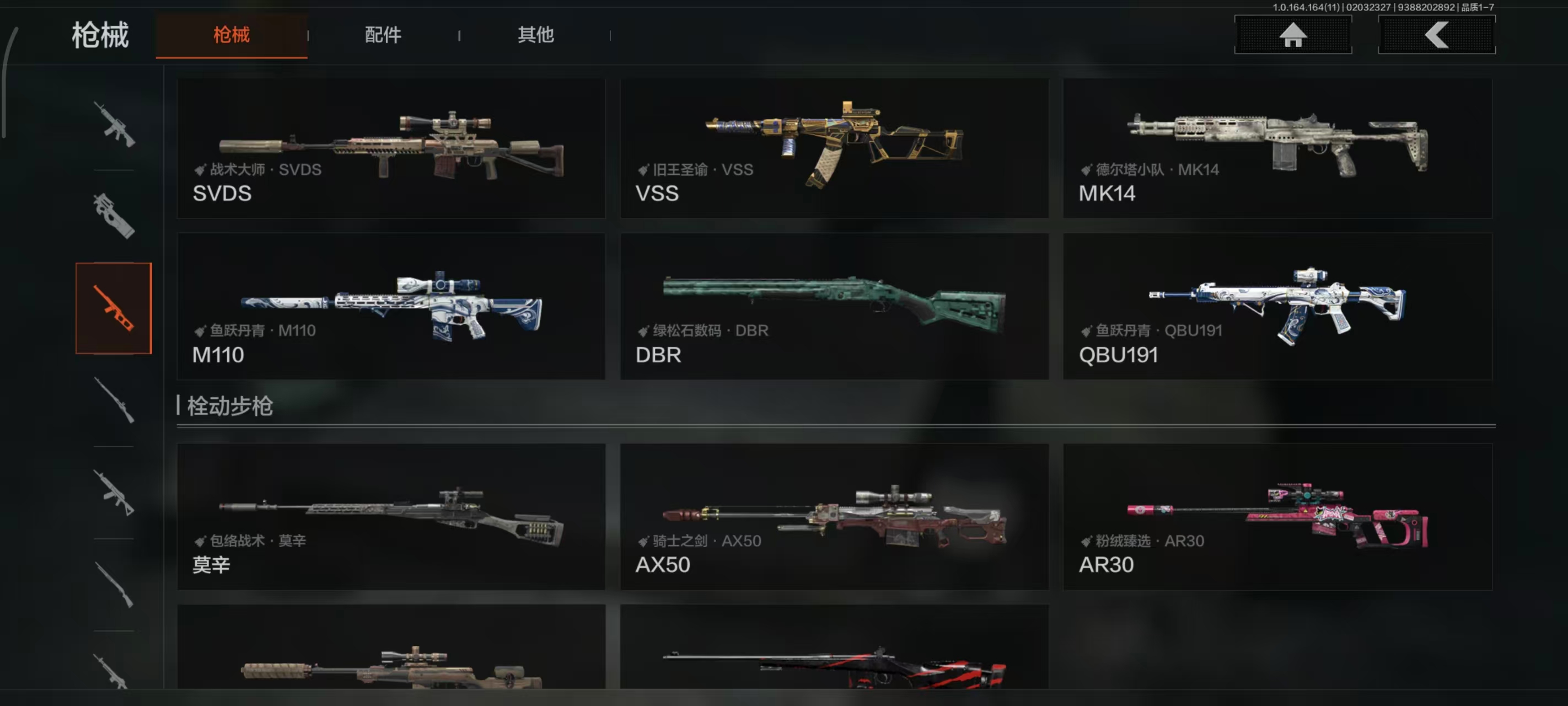Open the 其他 tab
1568x706 pixels.
coord(535,35)
